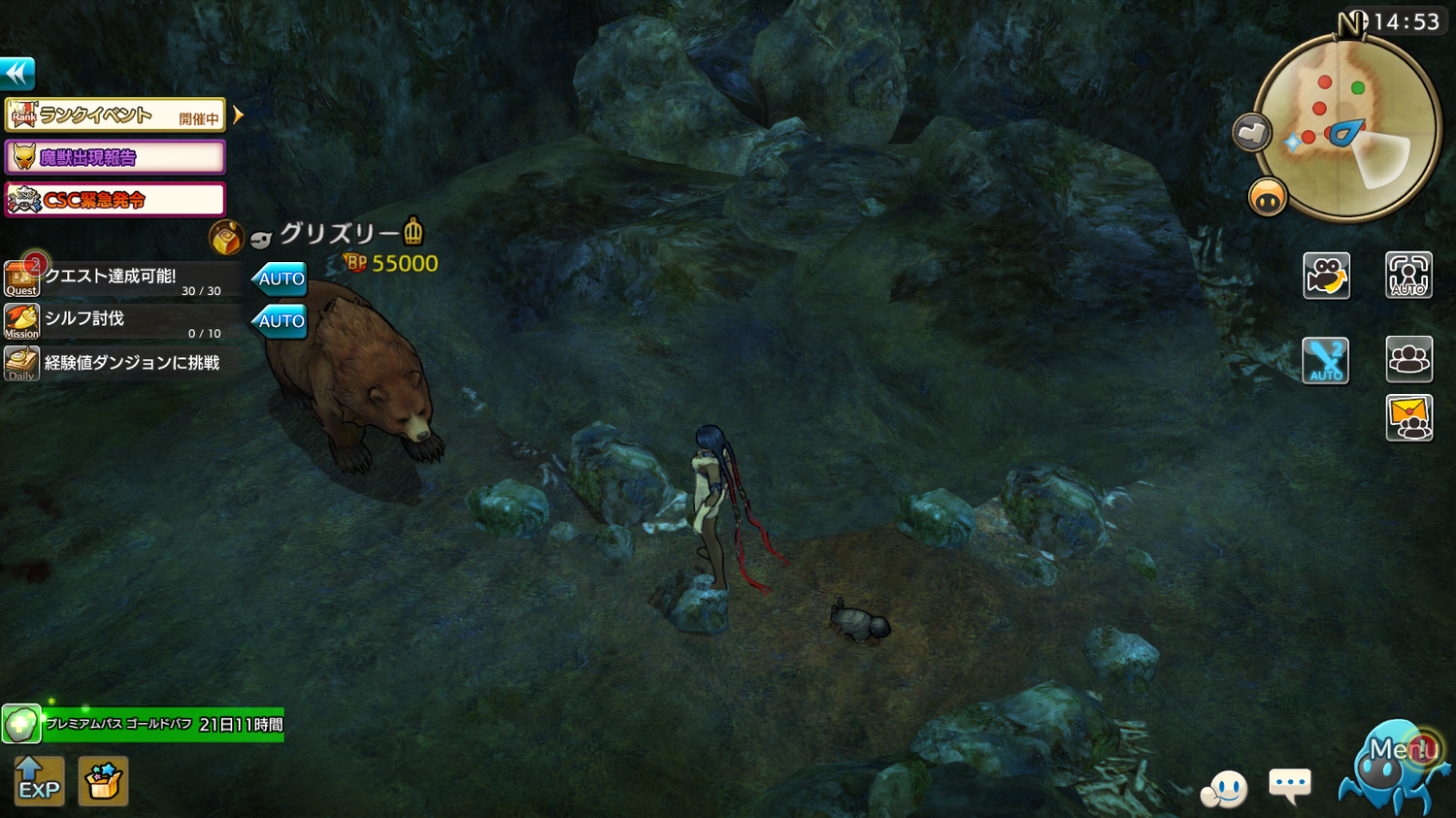Viewport: 1456px width, 818px height.
Task: Toggle the crossed-swords AUTO battle icon
Action: (1325, 361)
